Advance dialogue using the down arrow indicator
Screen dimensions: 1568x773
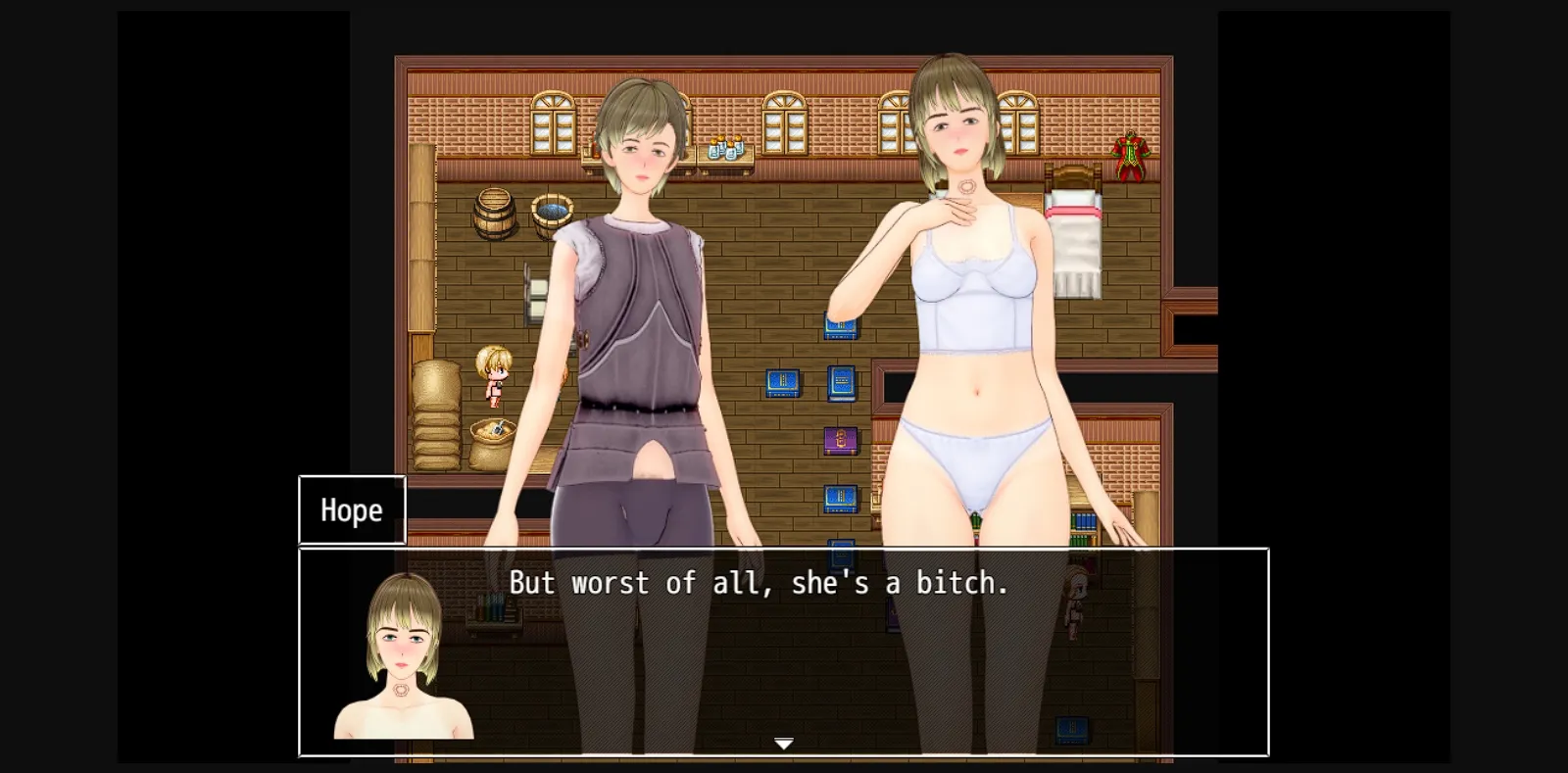[783, 744]
